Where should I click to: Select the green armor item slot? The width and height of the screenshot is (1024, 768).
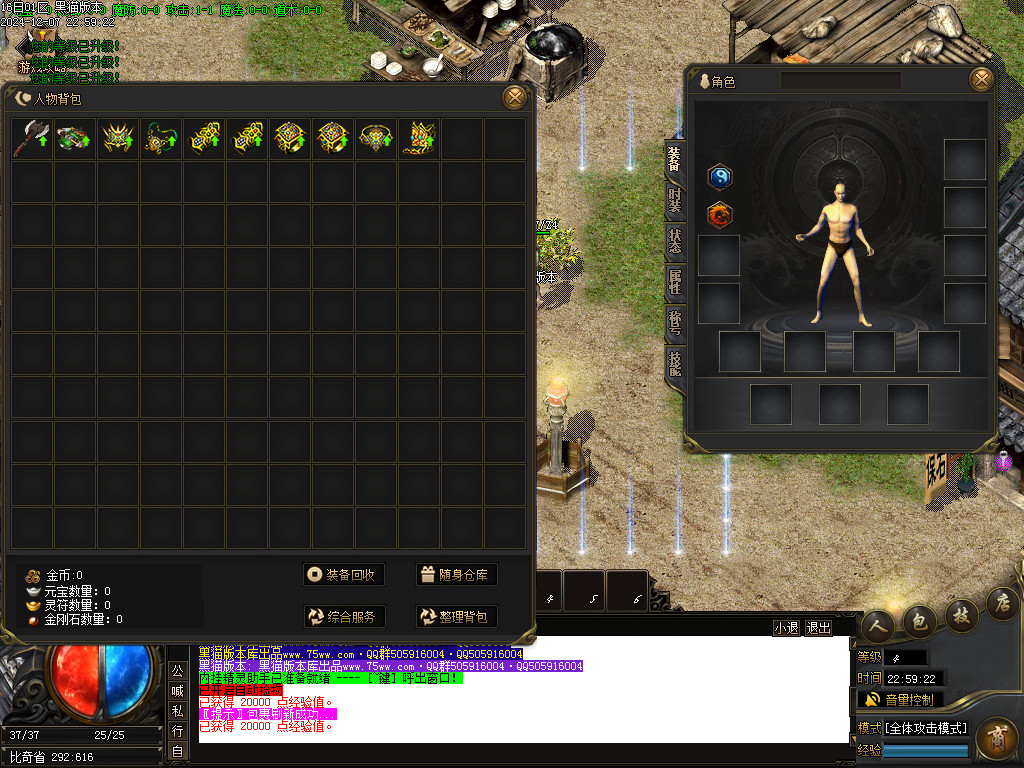point(75,139)
